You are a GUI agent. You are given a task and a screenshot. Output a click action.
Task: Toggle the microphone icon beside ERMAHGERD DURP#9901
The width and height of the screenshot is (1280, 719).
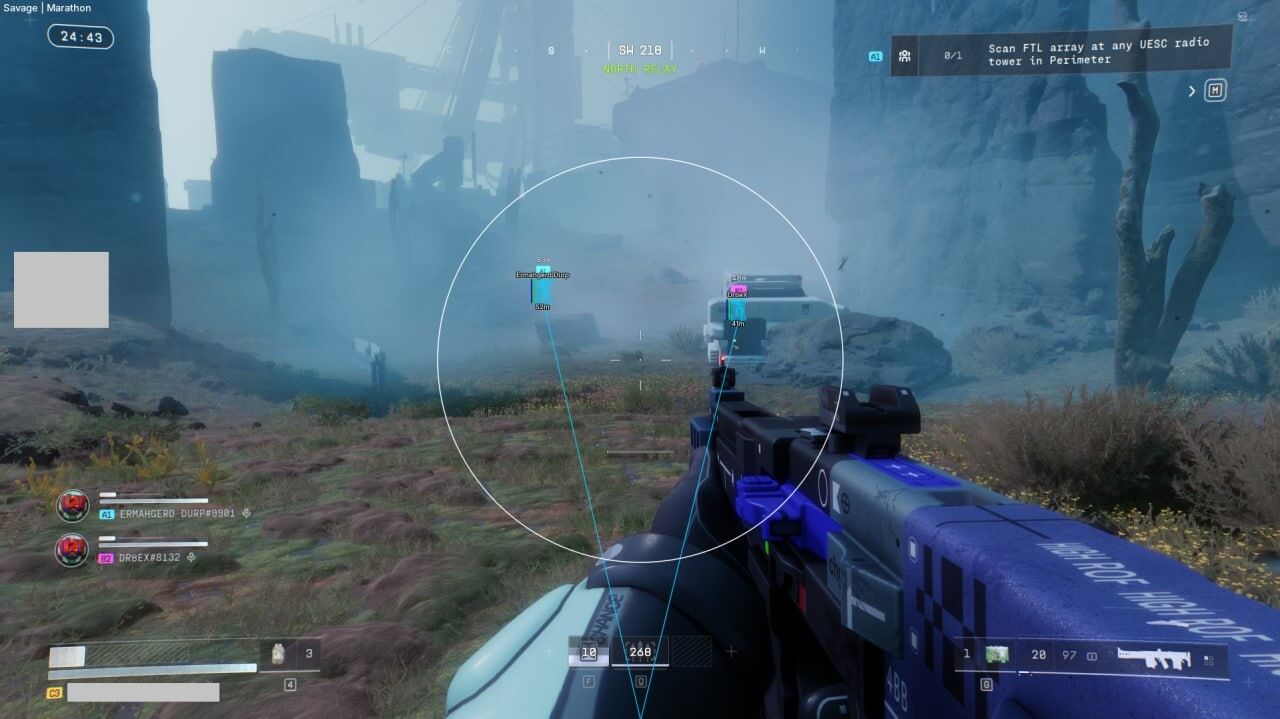(246, 514)
